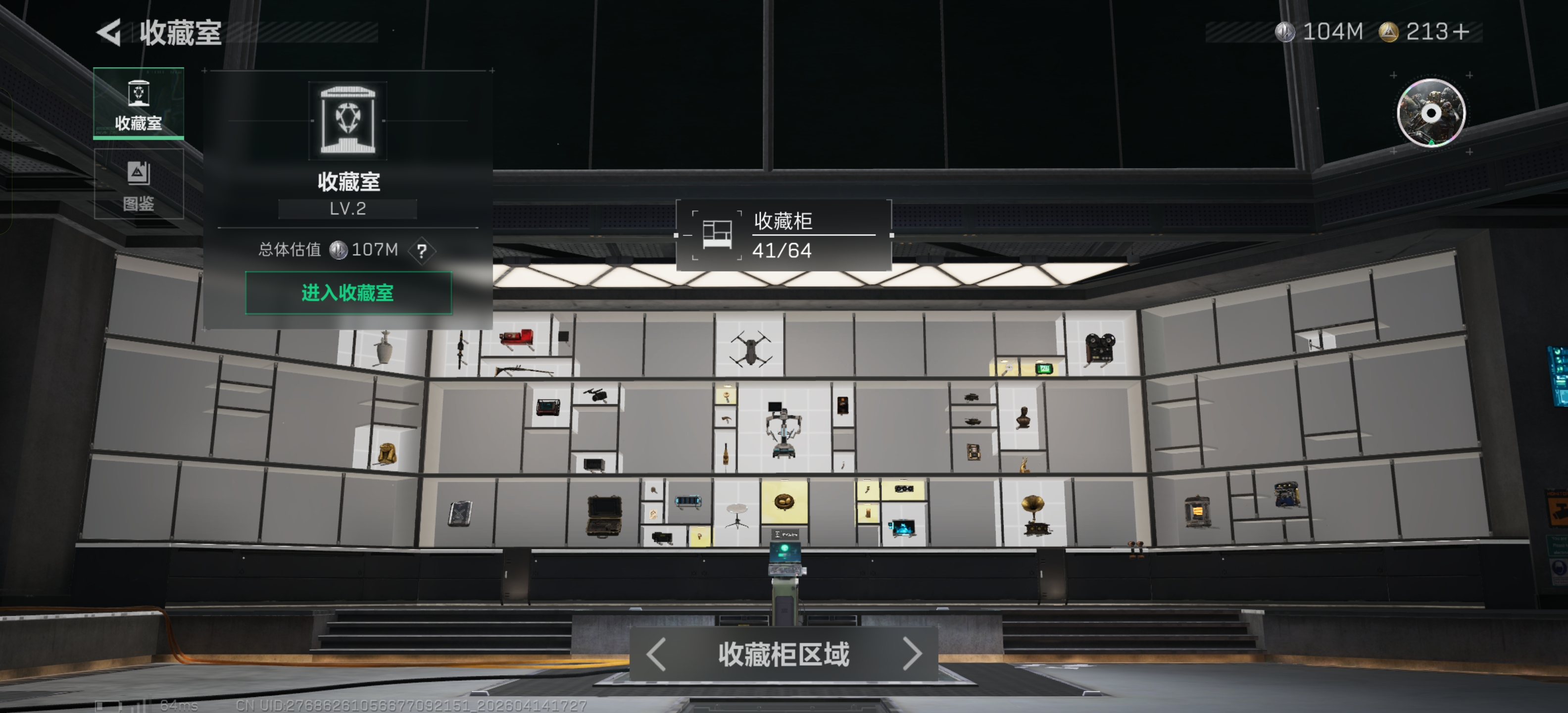The width and height of the screenshot is (1568, 713).
Task: Select the 收藏室 display-case icon in sidebar
Action: click(x=139, y=103)
